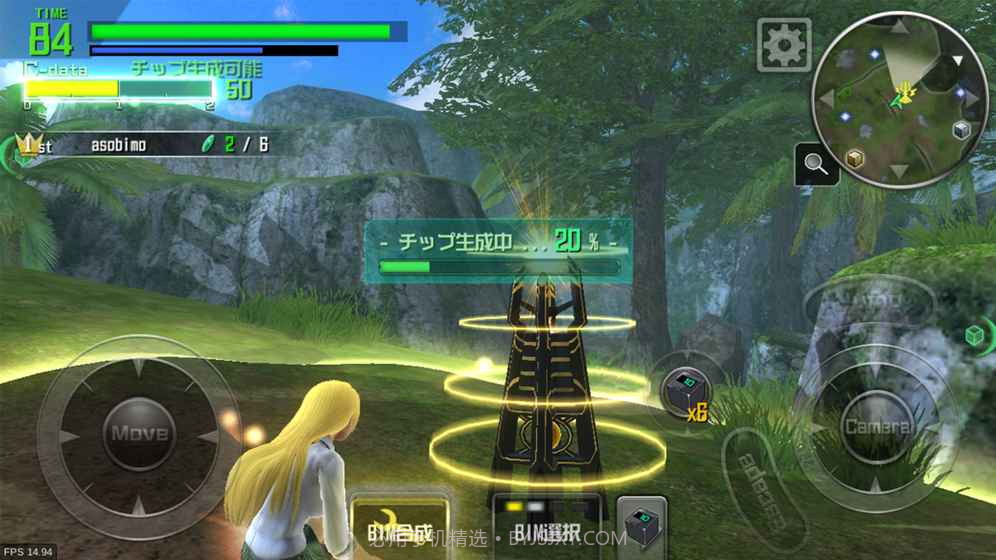Select the grey cube marker on minimap
Viewport: 996px width, 560px height.
point(961,130)
